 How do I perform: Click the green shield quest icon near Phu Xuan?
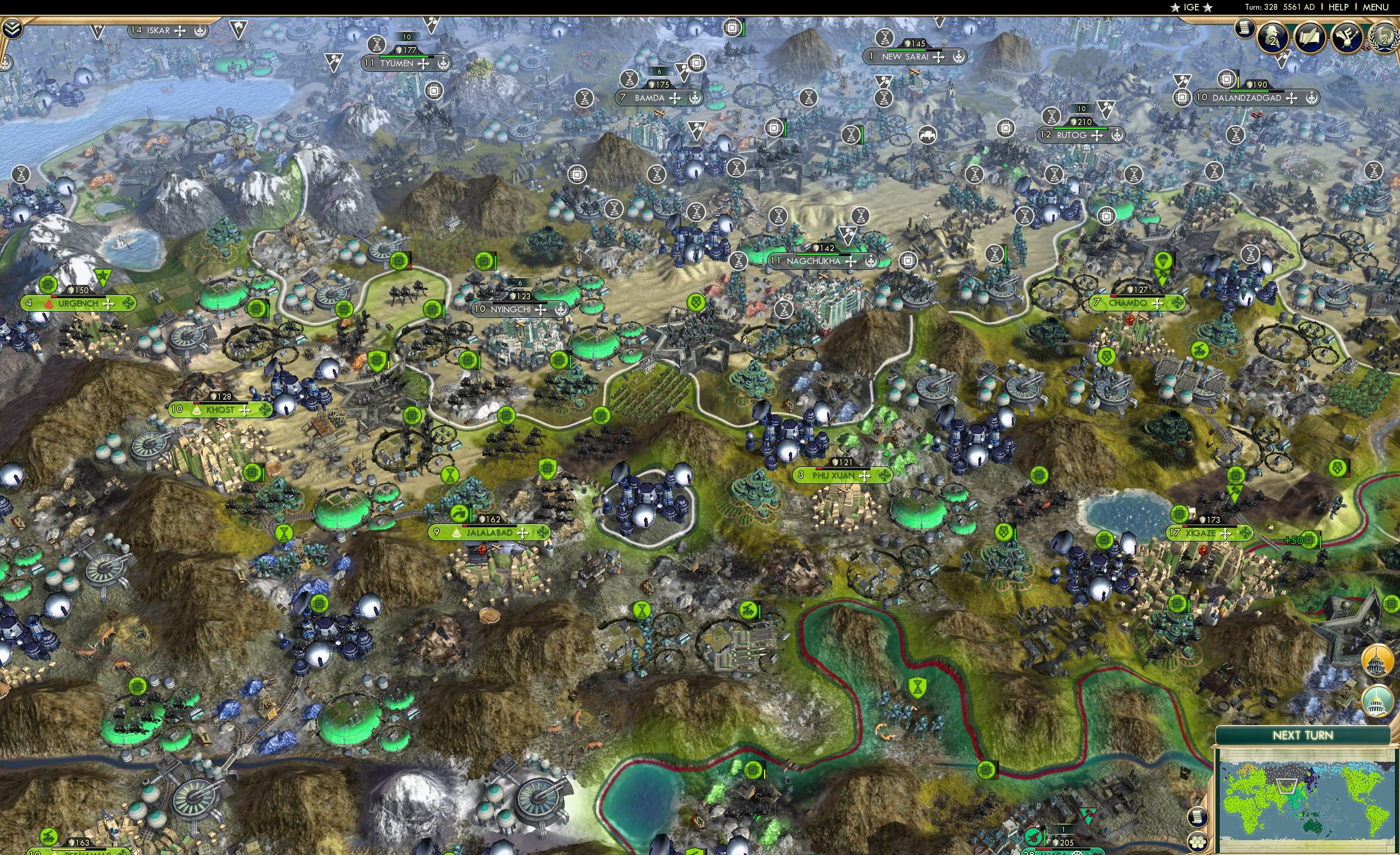click(x=548, y=469)
